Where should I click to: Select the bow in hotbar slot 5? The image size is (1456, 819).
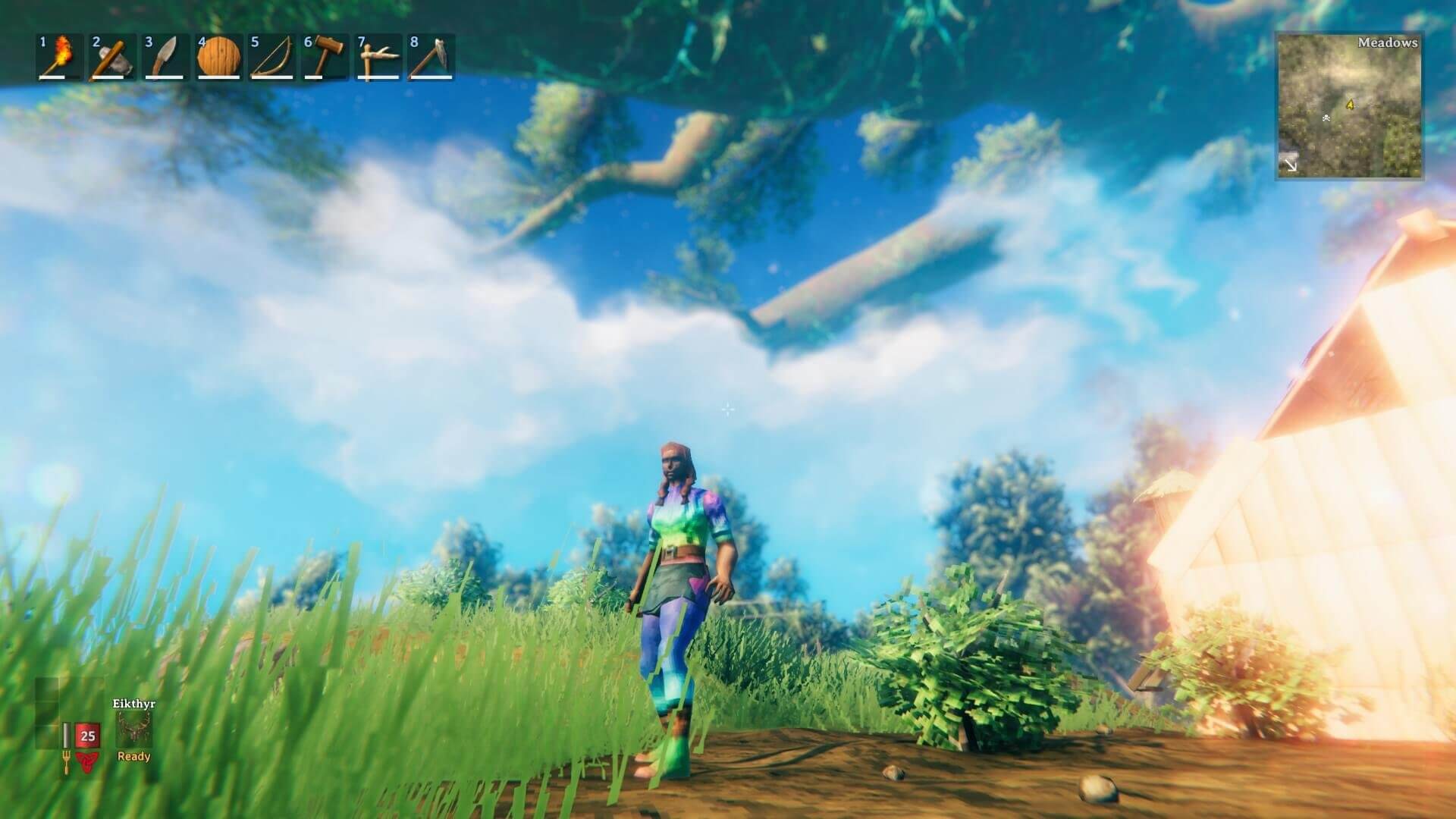pyautogui.click(x=272, y=57)
